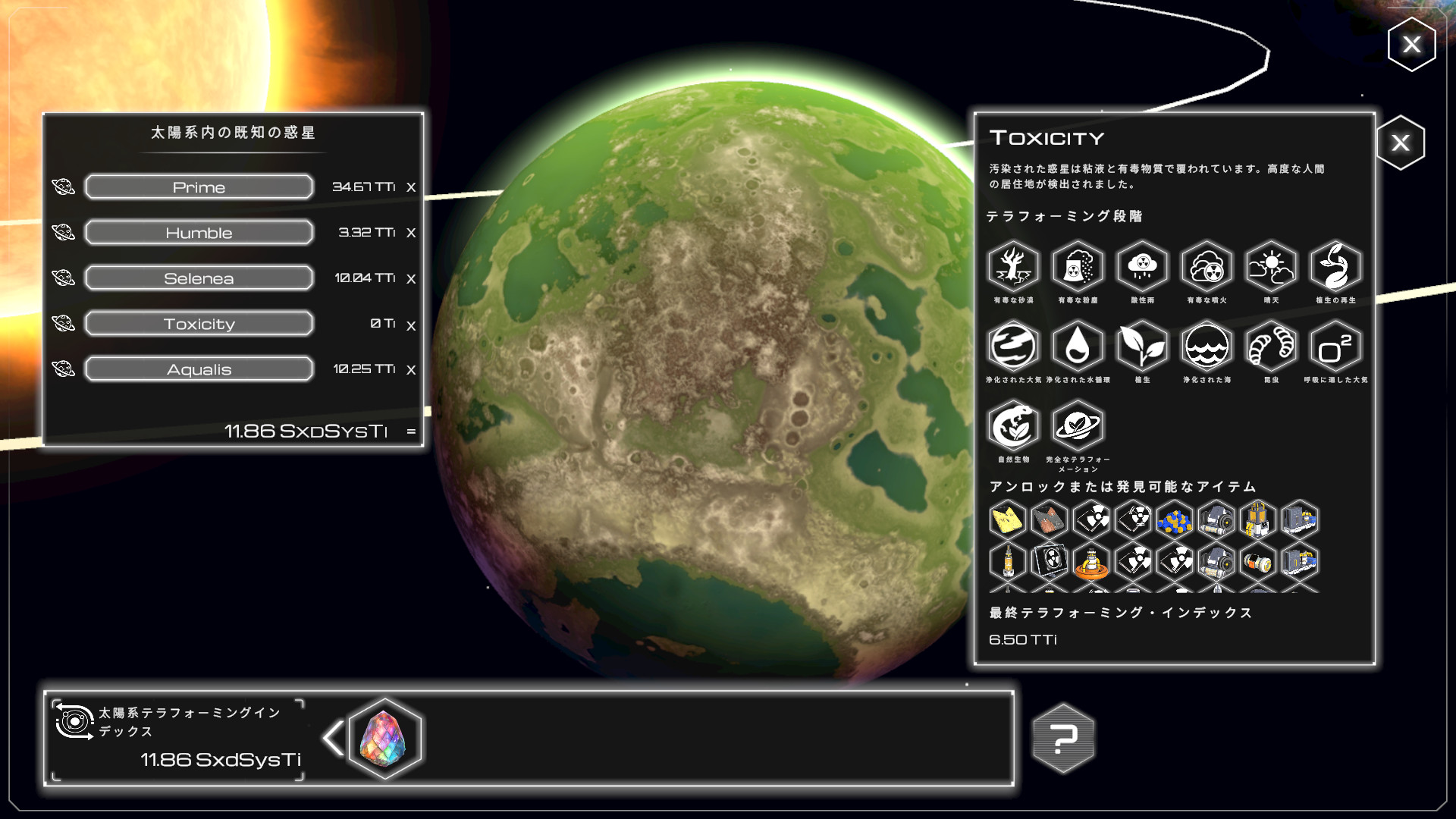Select the yellow sheet unlockable item
Viewport: 1456px width, 819px height.
tap(1008, 520)
